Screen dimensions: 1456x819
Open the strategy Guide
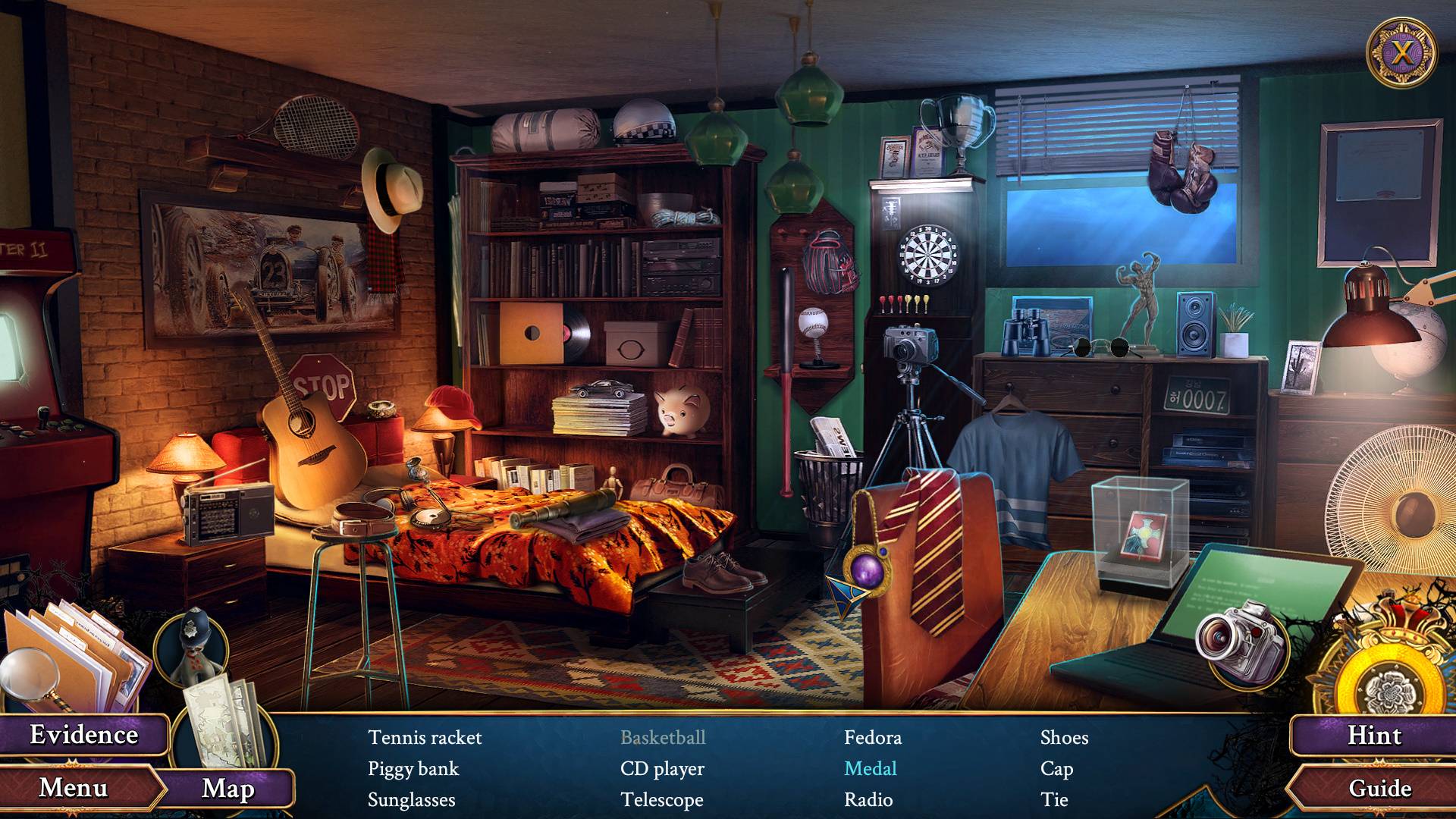(x=1379, y=788)
